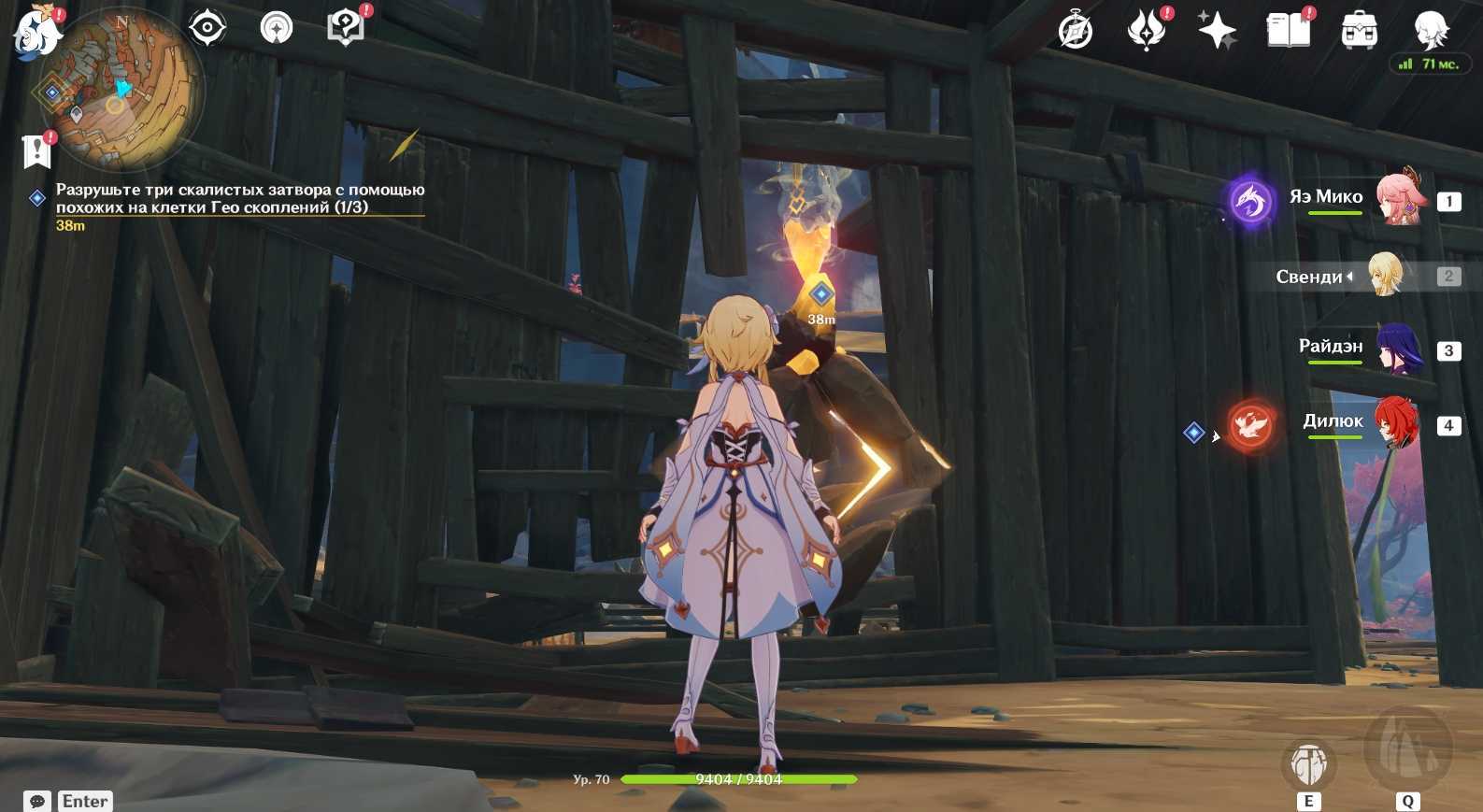This screenshot has width=1483, height=812.
Task: Open the inventory backpack icon
Action: (x=1359, y=30)
